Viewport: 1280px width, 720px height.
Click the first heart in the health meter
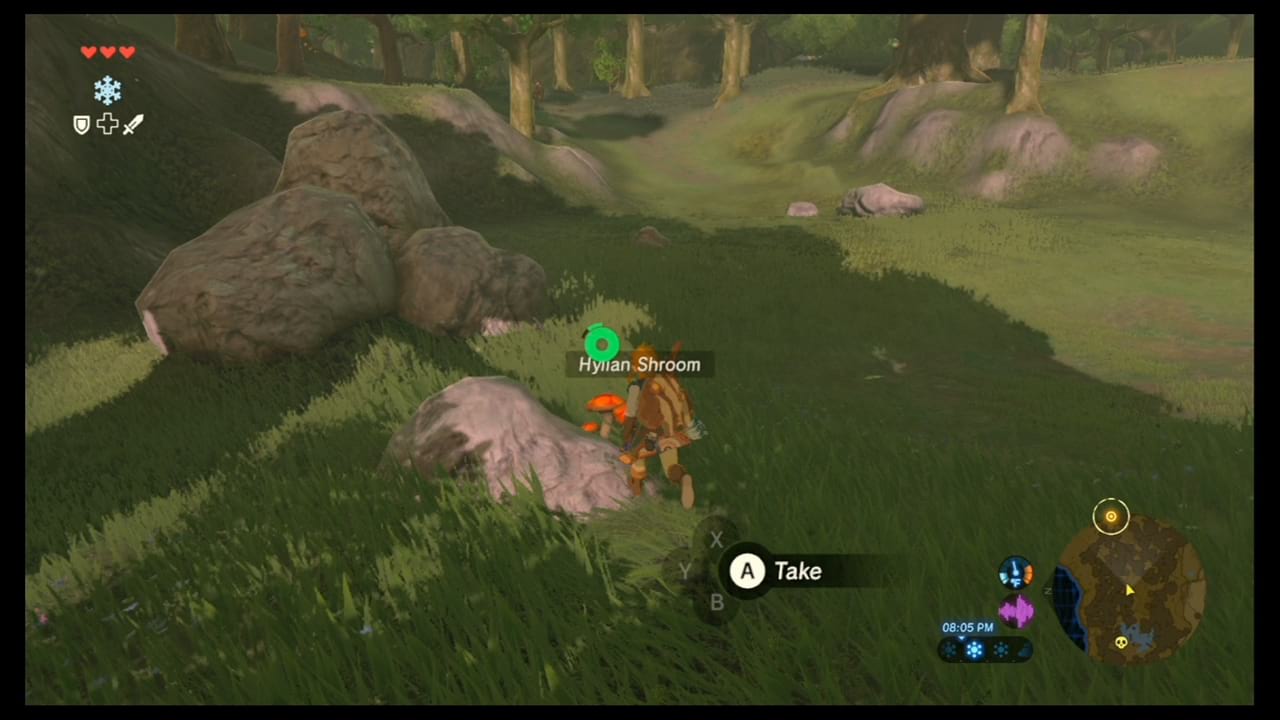pyautogui.click(x=88, y=51)
